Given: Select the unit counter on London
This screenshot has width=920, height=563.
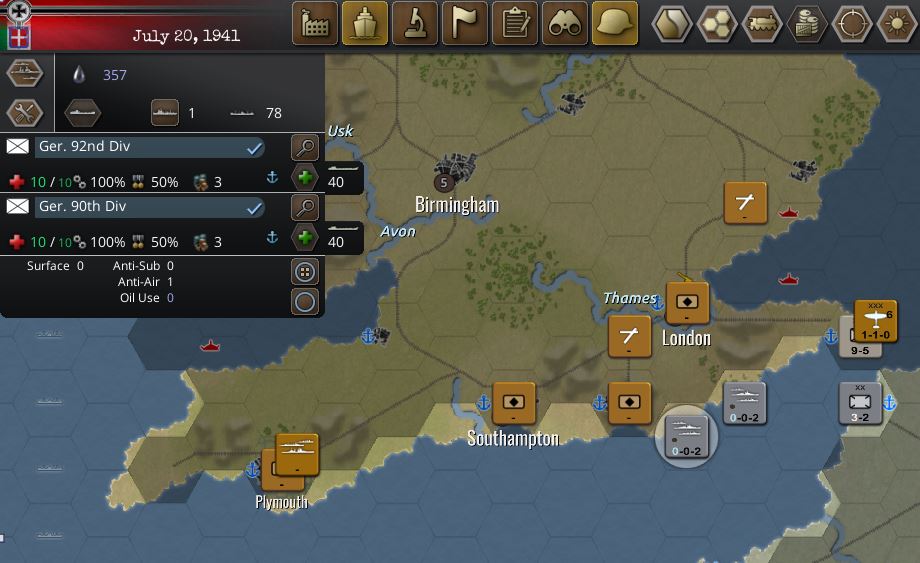Looking at the screenshot, I should 687,303.
